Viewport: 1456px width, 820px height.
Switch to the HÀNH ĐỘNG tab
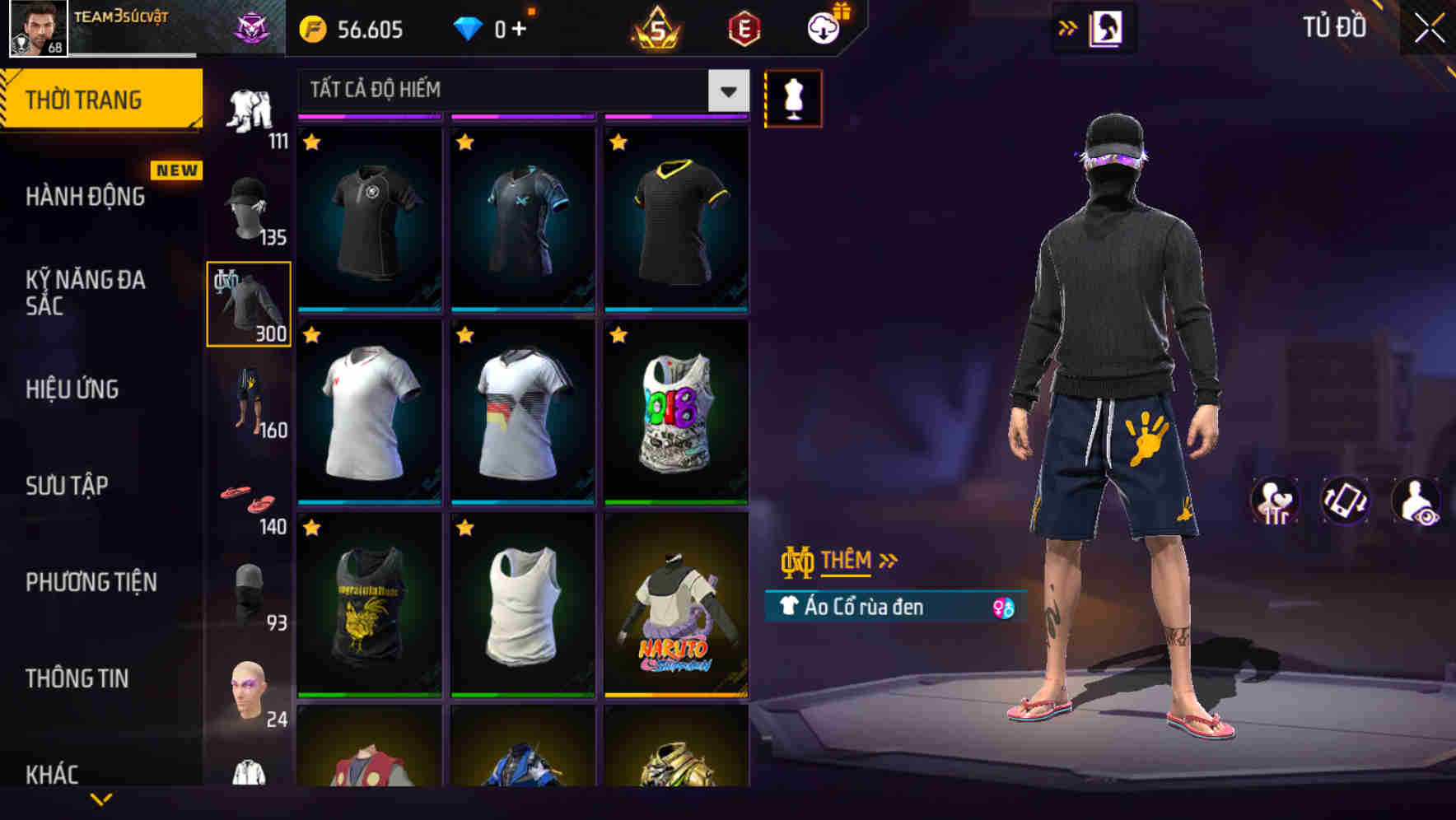click(85, 196)
